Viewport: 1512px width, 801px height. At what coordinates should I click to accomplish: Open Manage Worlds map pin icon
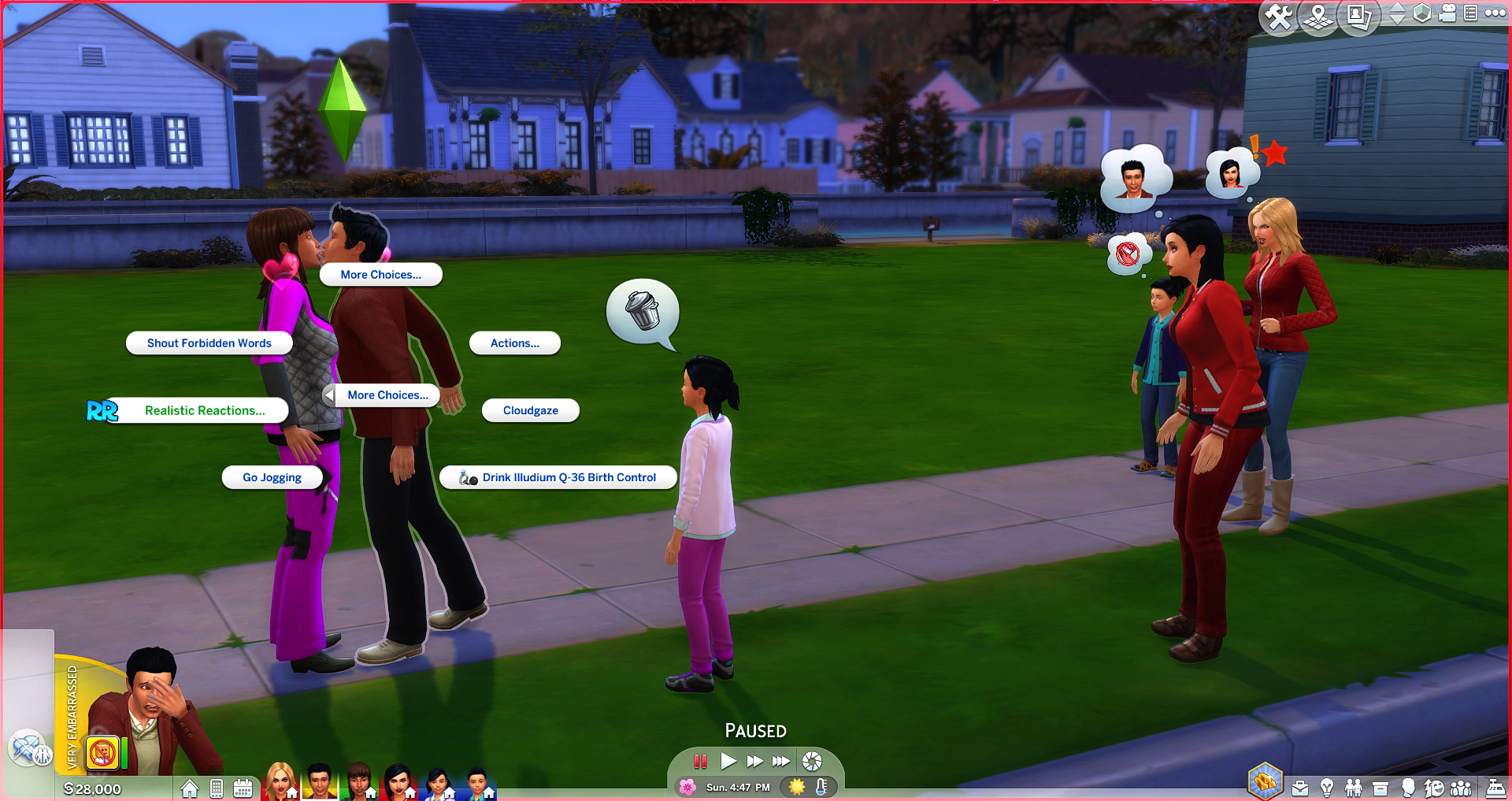pyautogui.click(x=1318, y=17)
